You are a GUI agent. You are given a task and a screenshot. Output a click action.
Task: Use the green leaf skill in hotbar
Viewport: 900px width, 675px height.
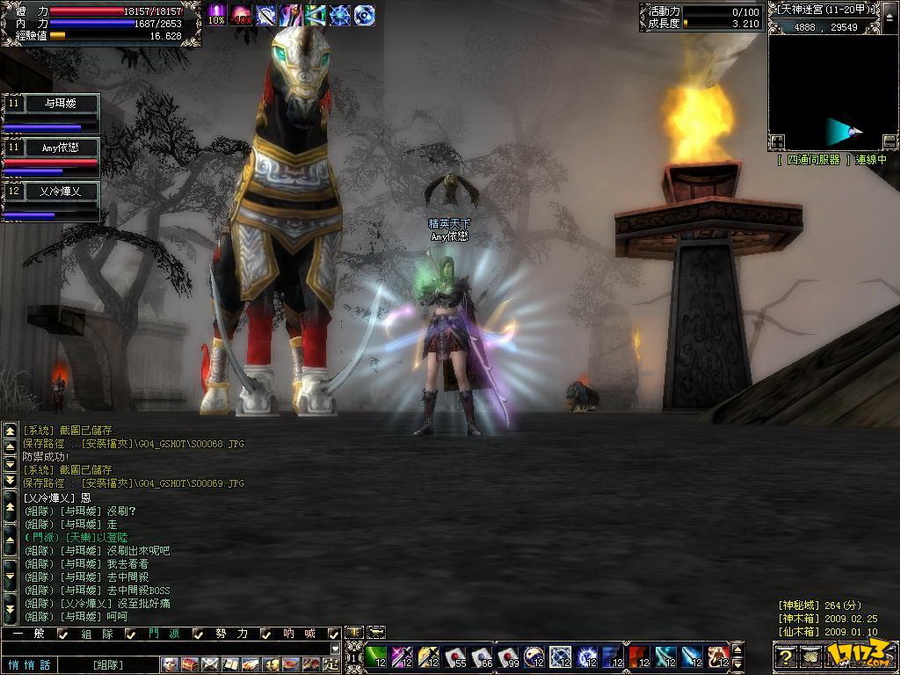click(377, 657)
